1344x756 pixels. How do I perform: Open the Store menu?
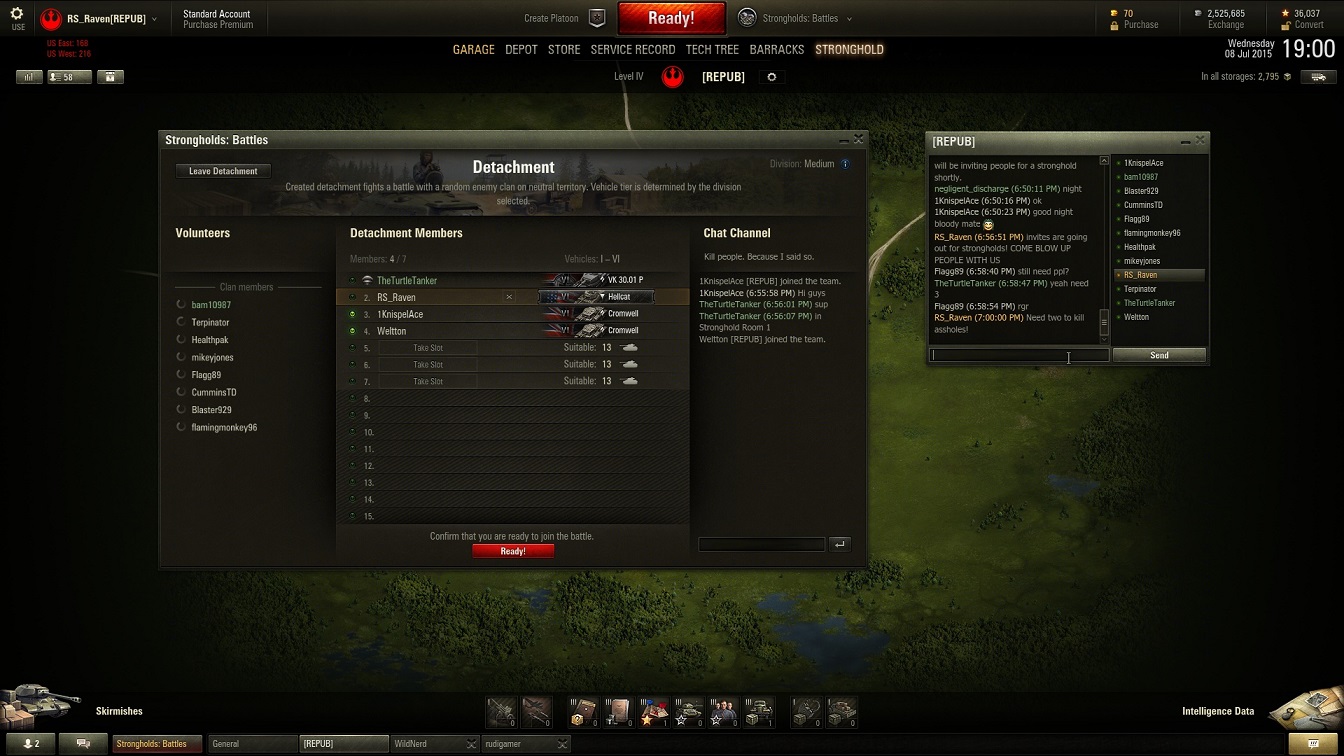click(x=564, y=49)
